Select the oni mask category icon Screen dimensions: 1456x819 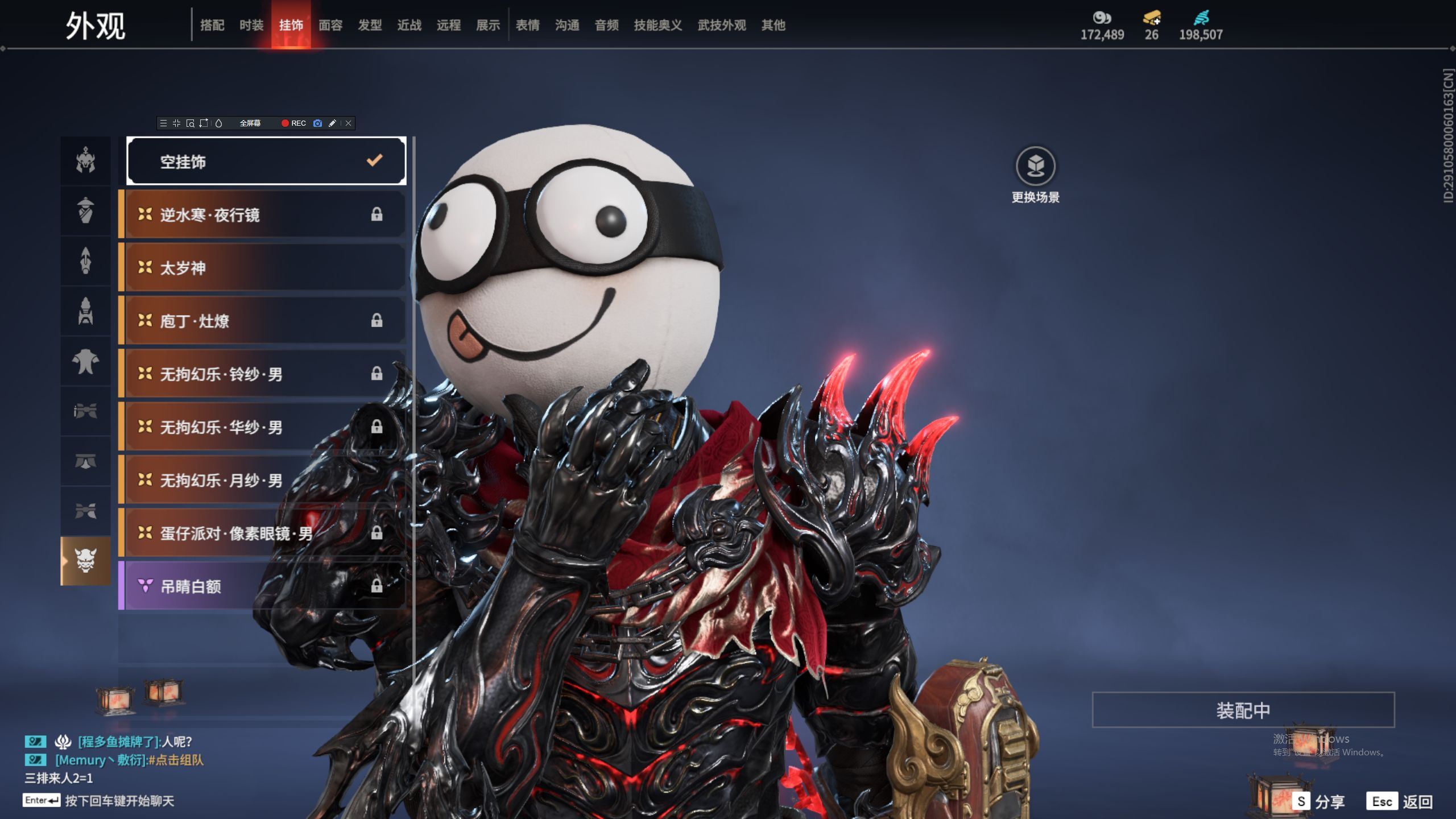[x=85, y=561]
